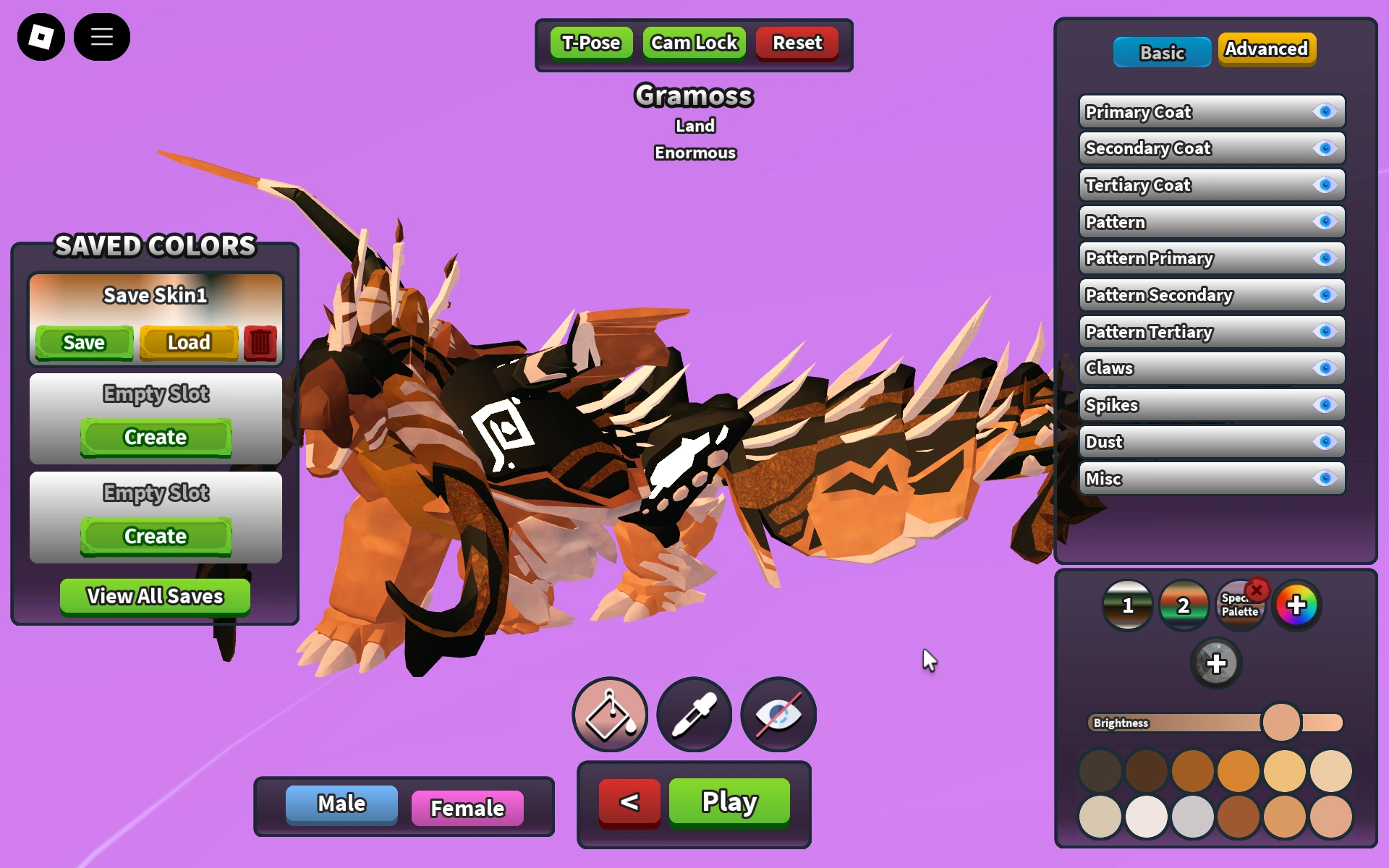Select the eyedropper color picker tool

click(x=694, y=714)
